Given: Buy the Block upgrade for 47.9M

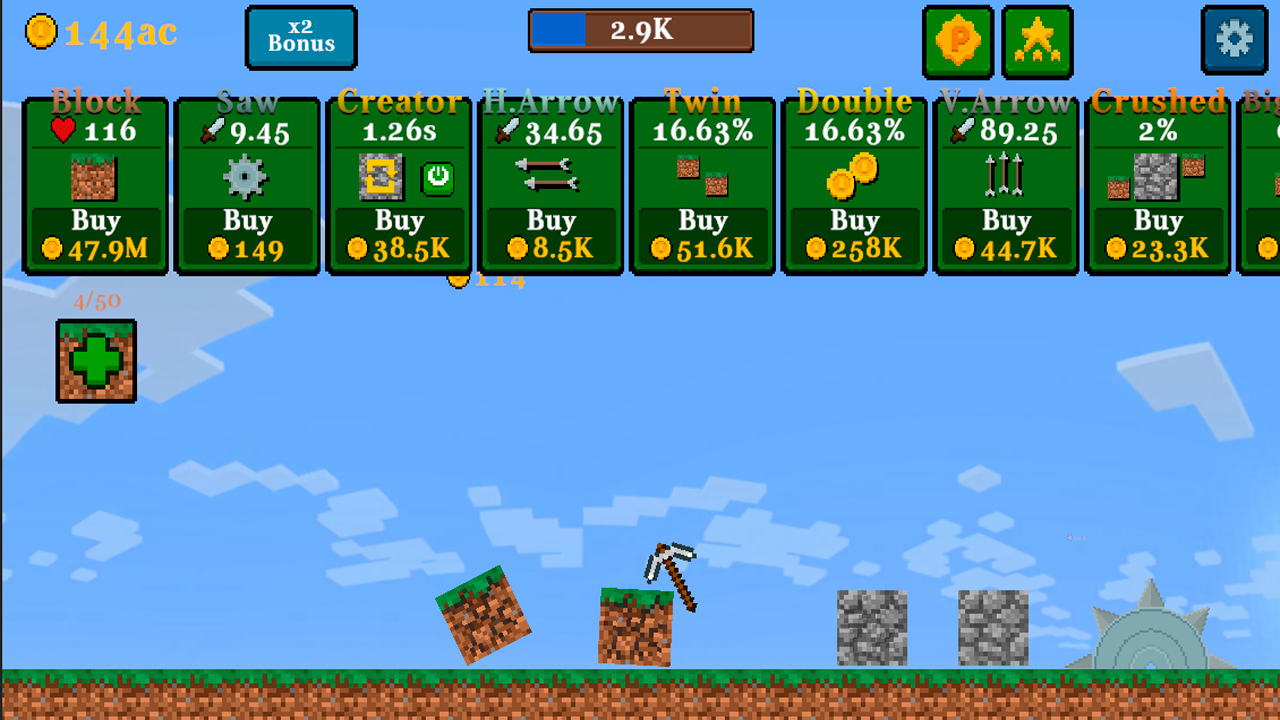Looking at the screenshot, I should [x=95, y=233].
